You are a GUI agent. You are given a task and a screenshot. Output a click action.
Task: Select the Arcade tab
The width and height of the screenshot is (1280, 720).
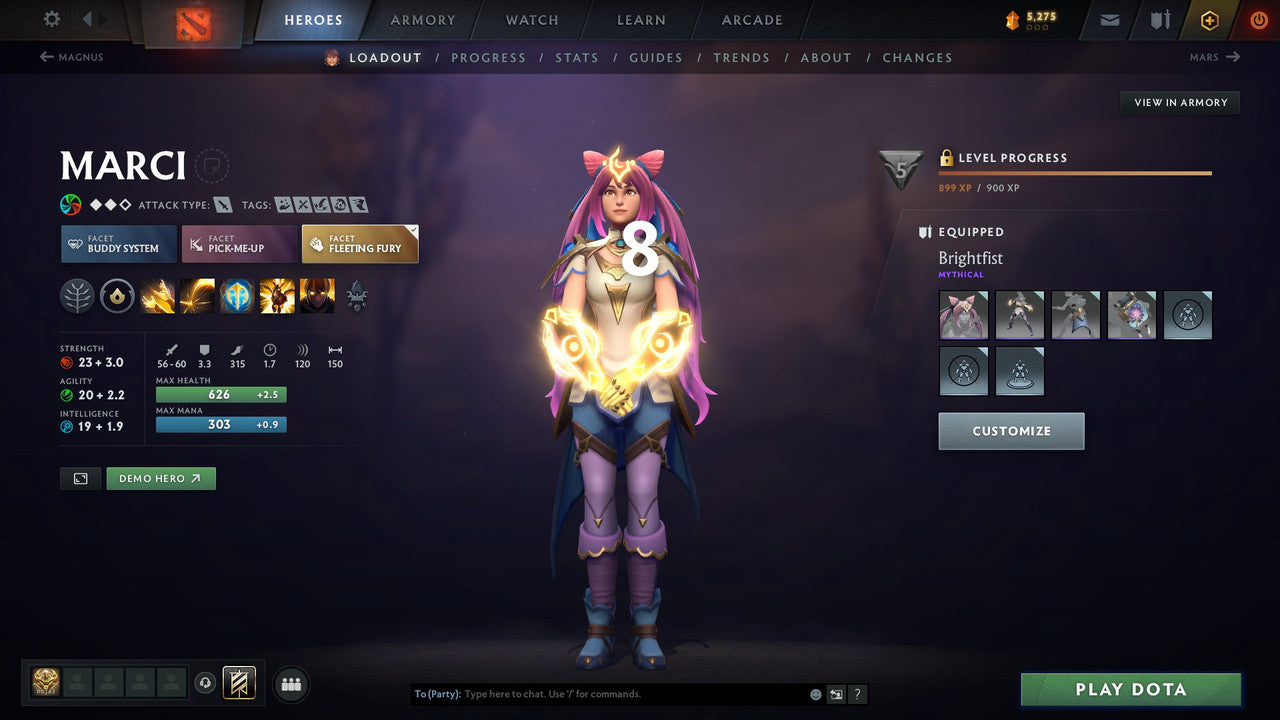pos(752,20)
